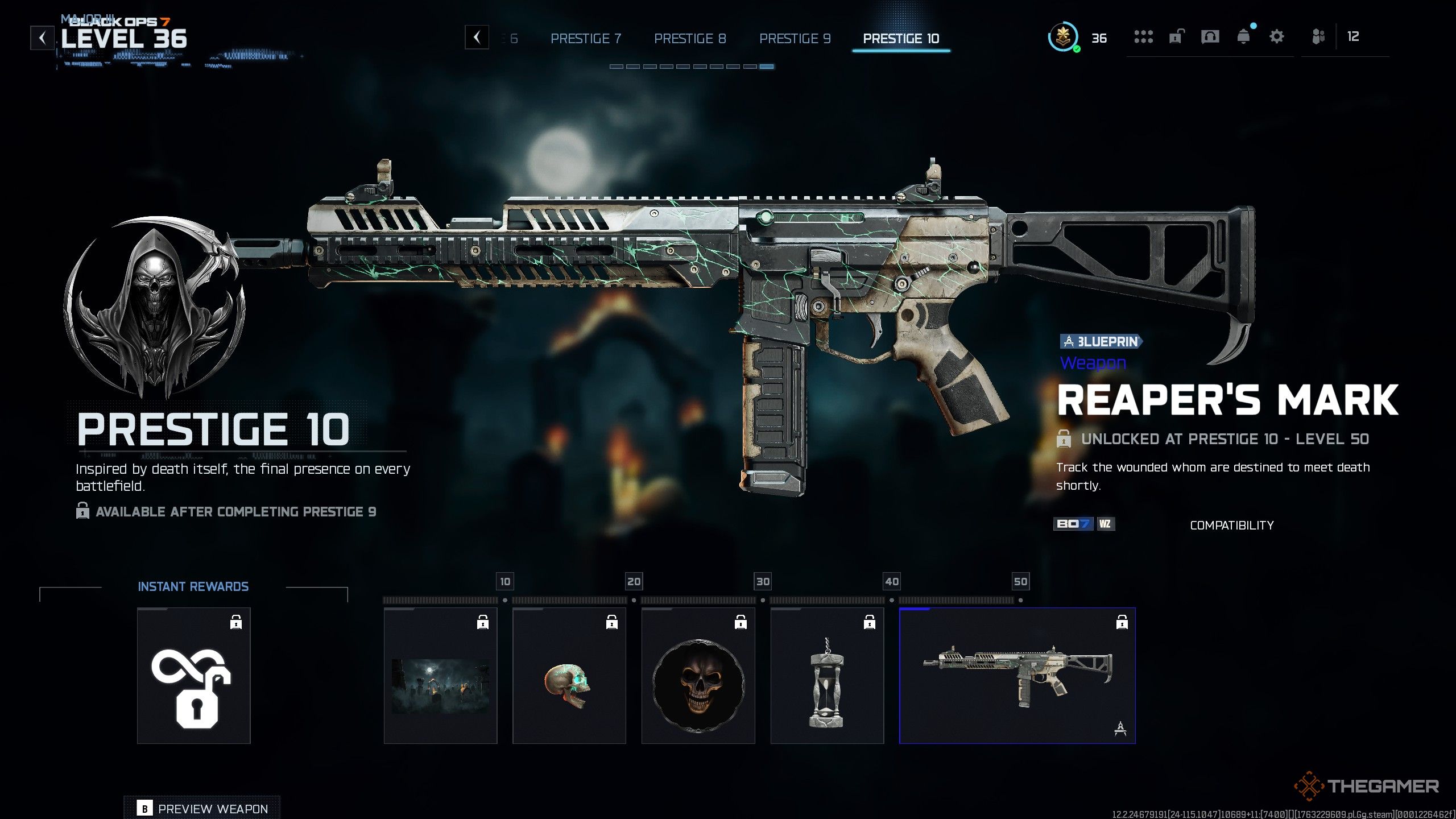The height and width of the screenshot is (819, 1456).
Task: Open the Prestige 9 tab
Action: (795, 39)
